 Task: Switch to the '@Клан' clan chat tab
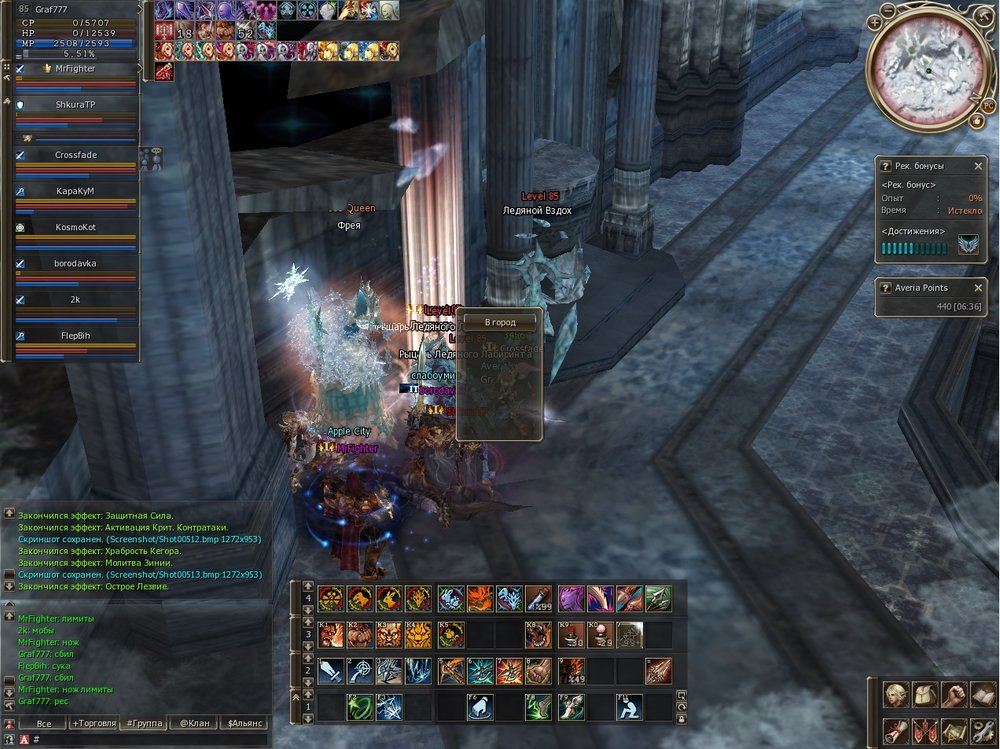(194, 723)
